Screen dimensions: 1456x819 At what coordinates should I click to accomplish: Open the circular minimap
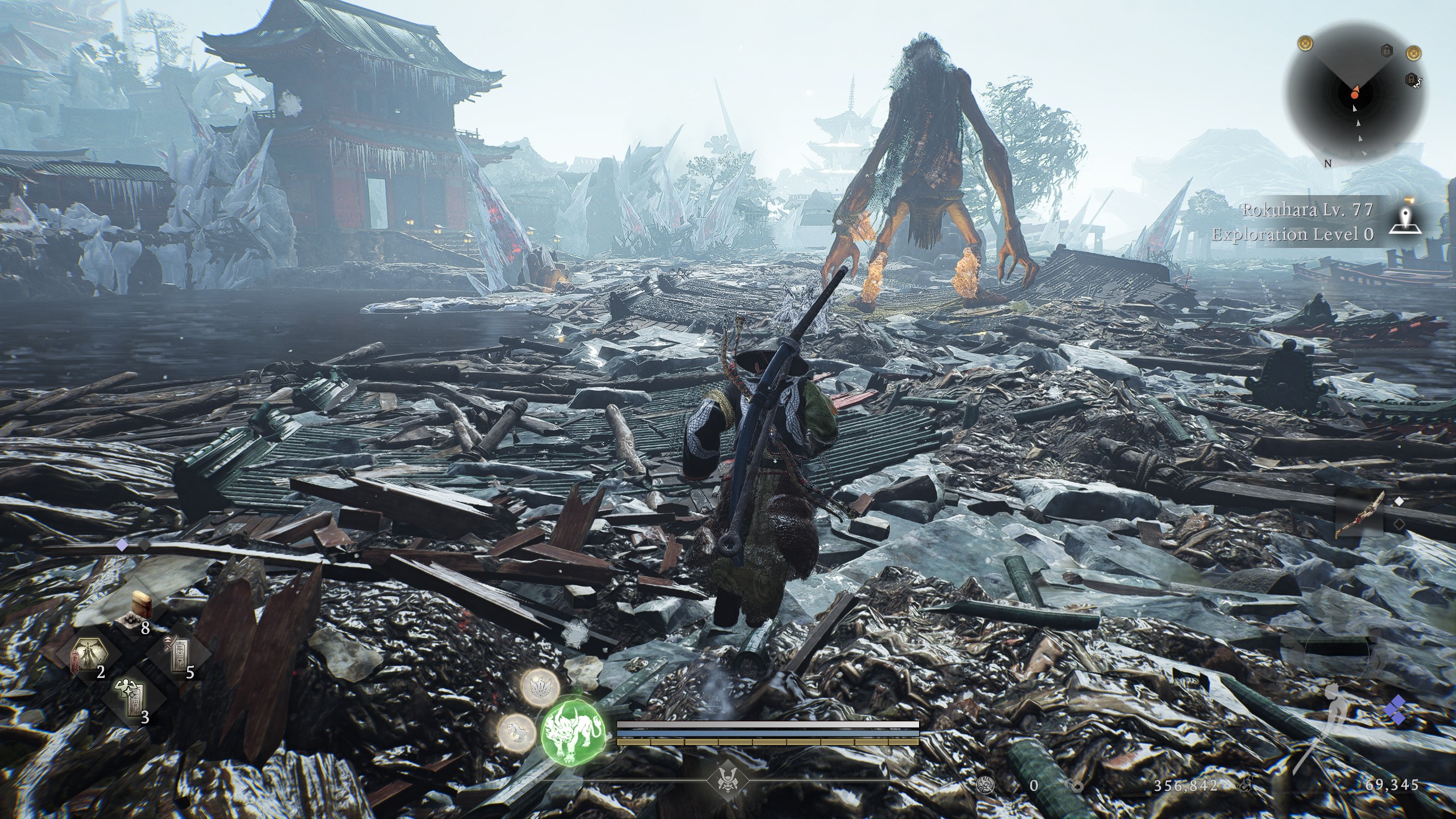pos(1357,94)
